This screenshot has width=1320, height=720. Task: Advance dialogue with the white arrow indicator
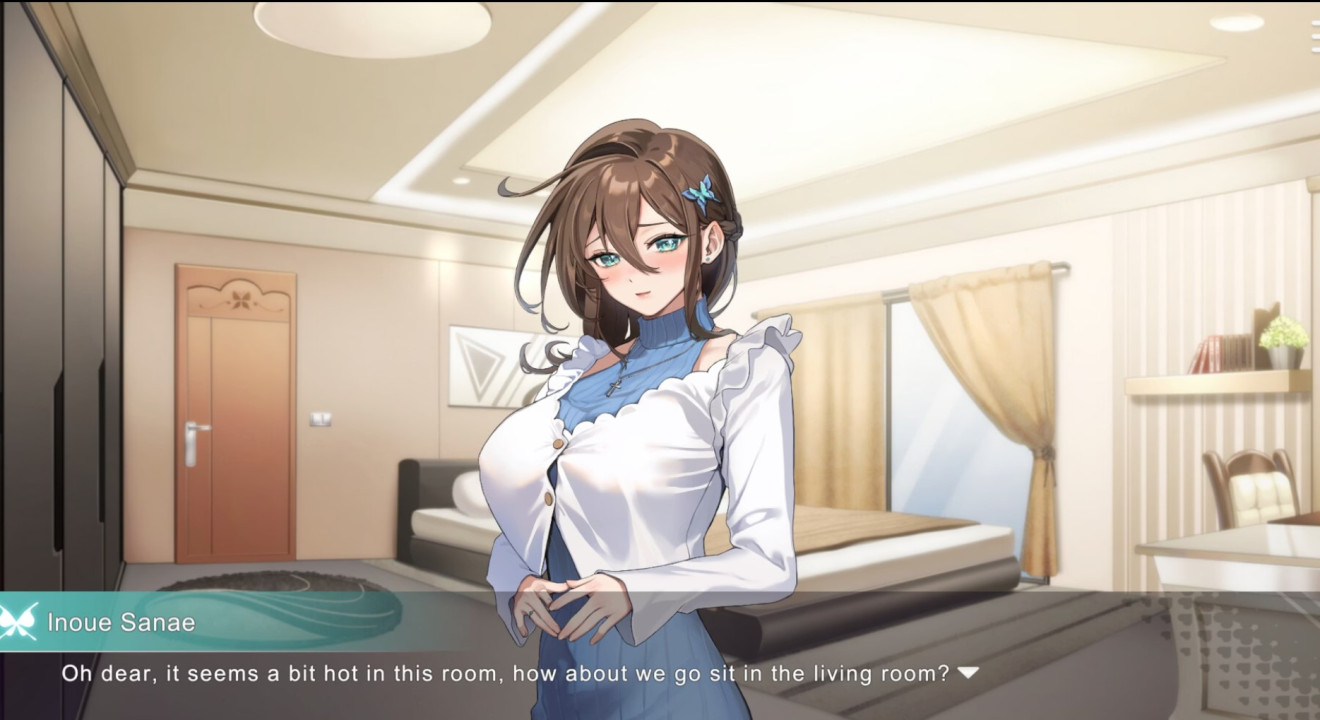[x=967, y=673]
